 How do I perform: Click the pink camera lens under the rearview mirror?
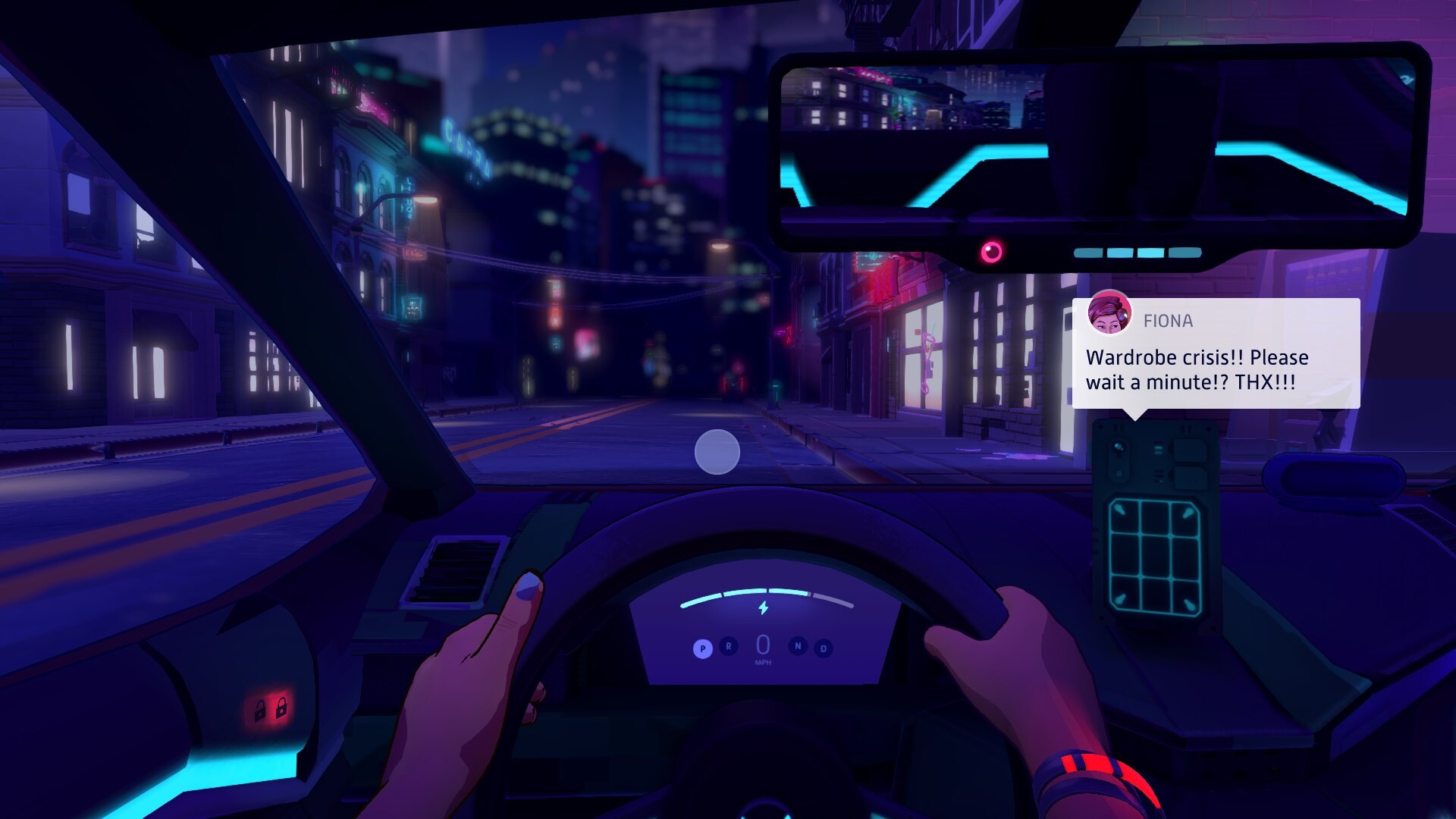(992, 252)
